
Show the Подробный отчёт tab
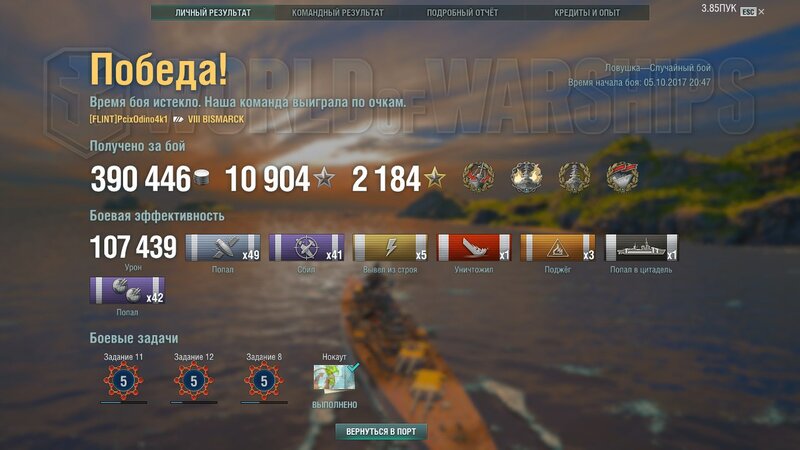pos(462,13)
